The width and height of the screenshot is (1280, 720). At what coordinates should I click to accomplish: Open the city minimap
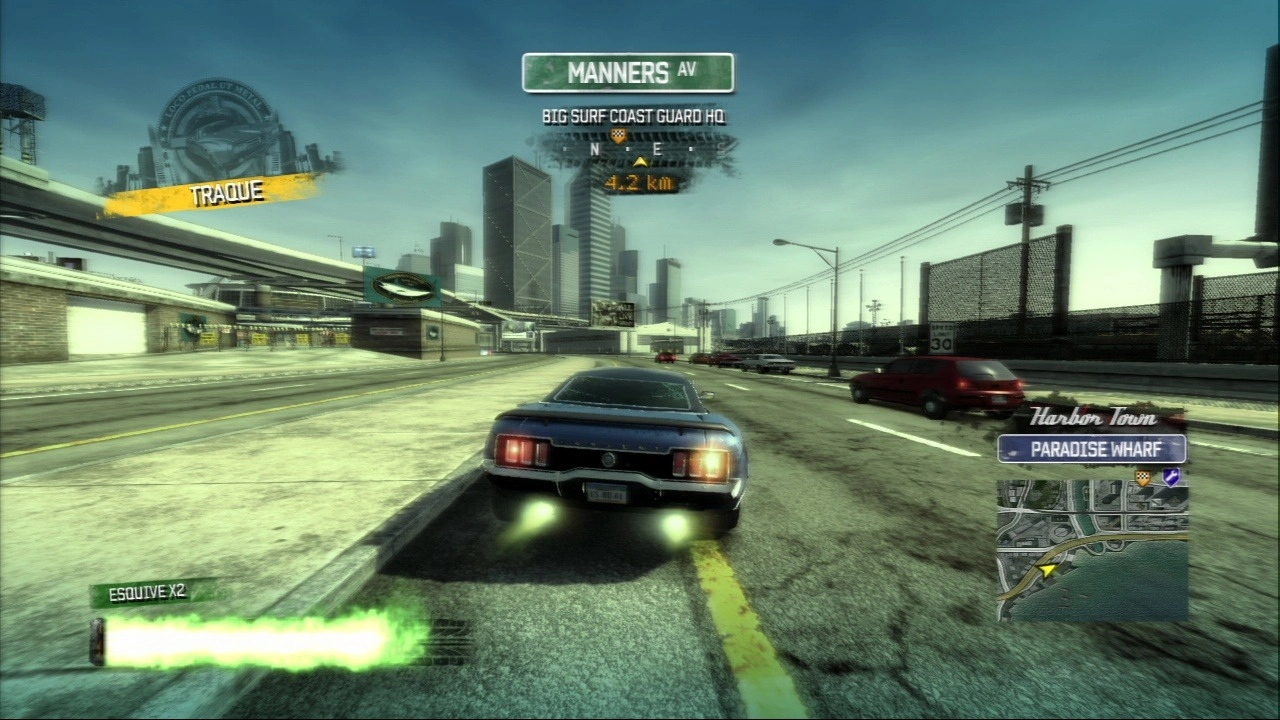pos(1092,550)
